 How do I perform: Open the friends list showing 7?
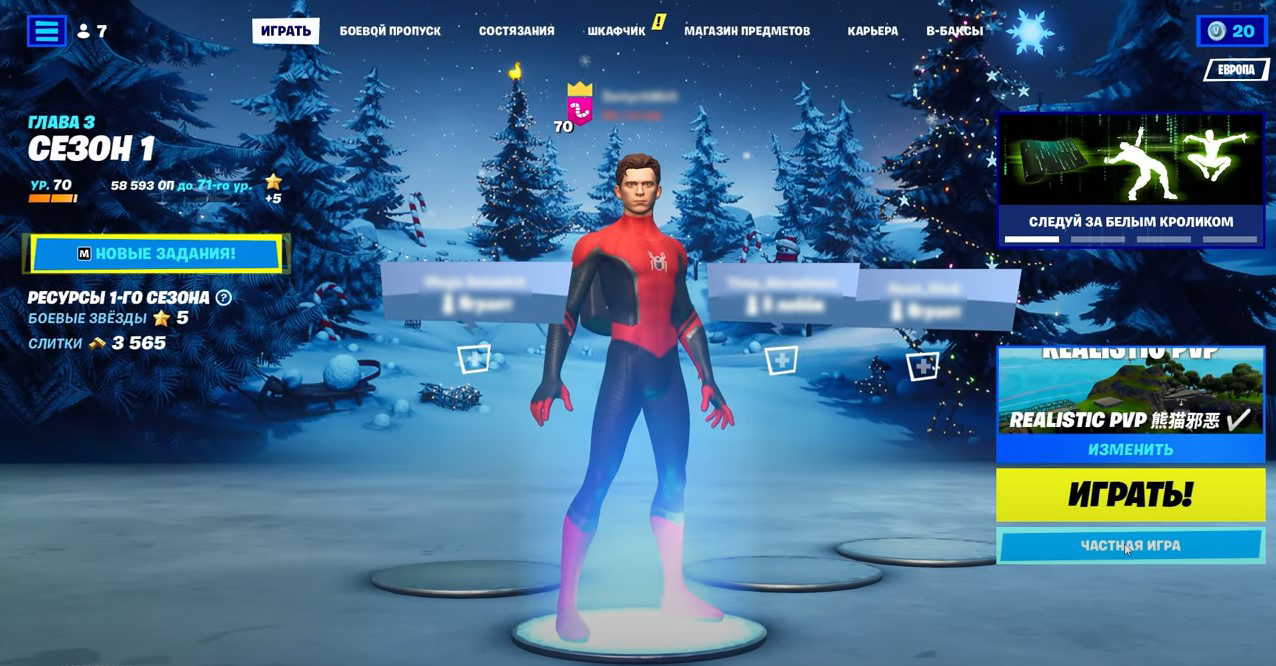click(x=92, y=31)
